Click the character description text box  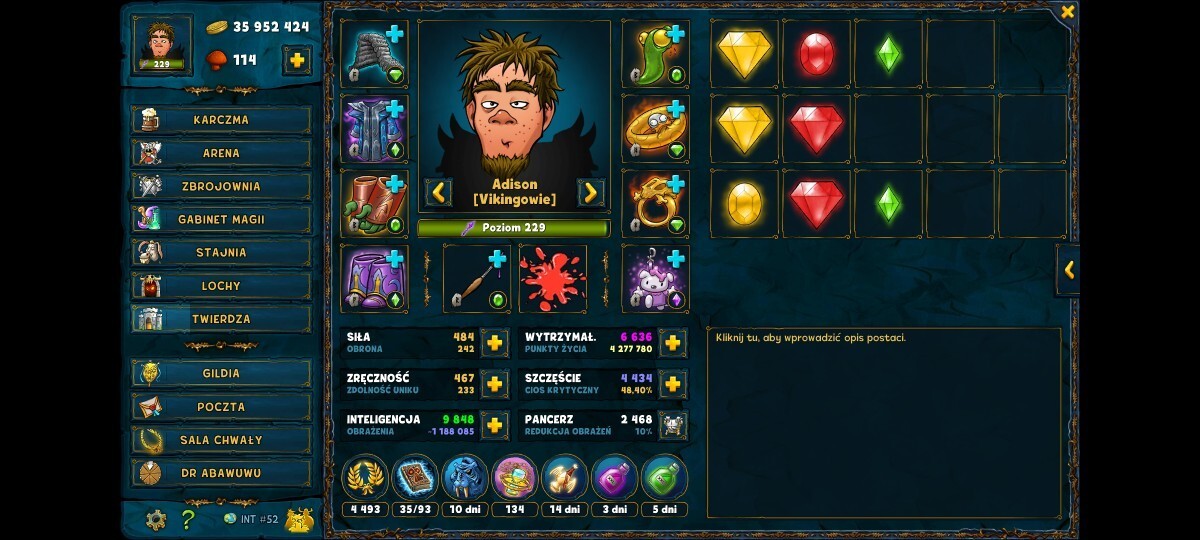(x=883, y=422)
